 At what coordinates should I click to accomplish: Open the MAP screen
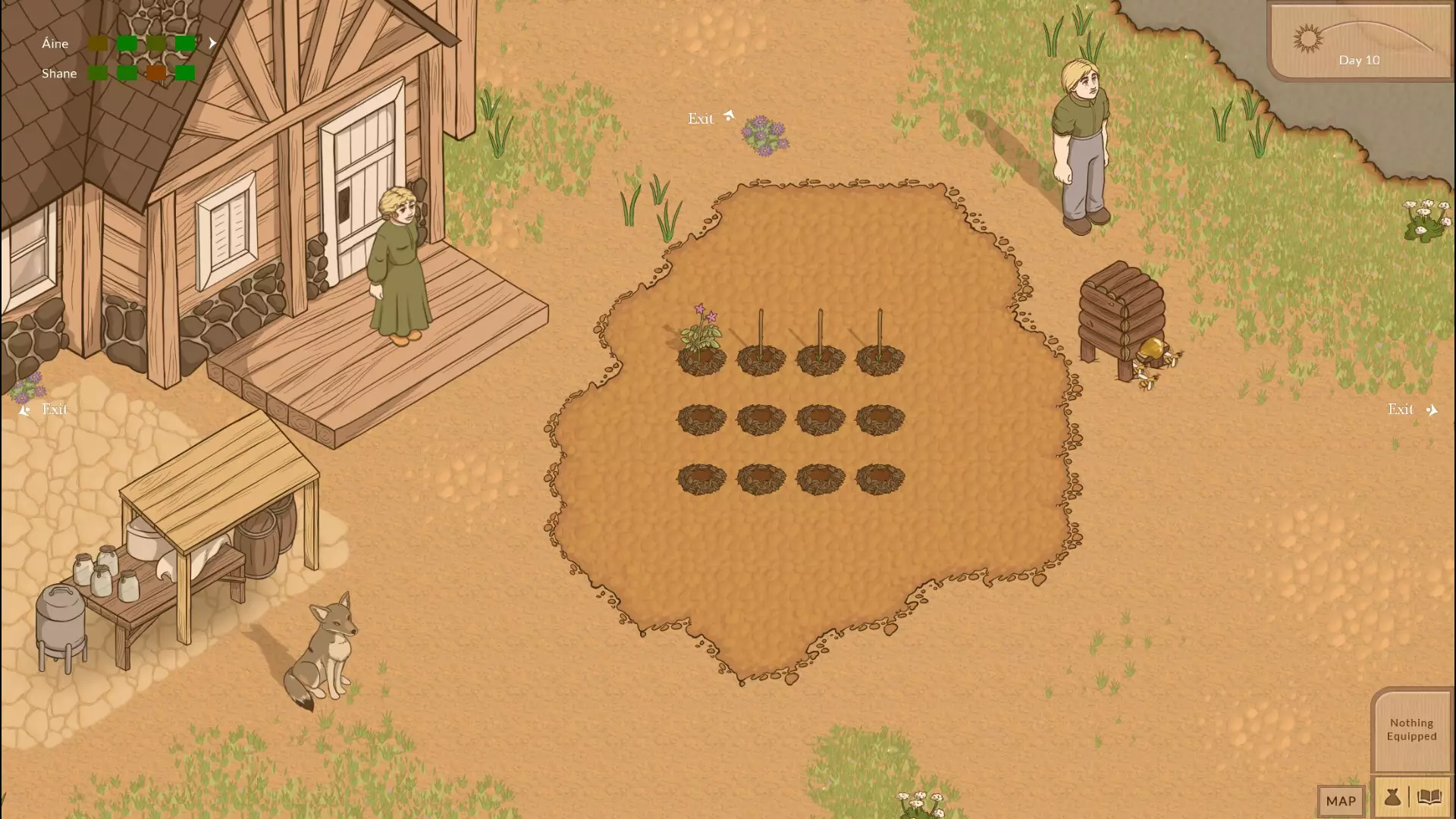(x=1341, y=801)
